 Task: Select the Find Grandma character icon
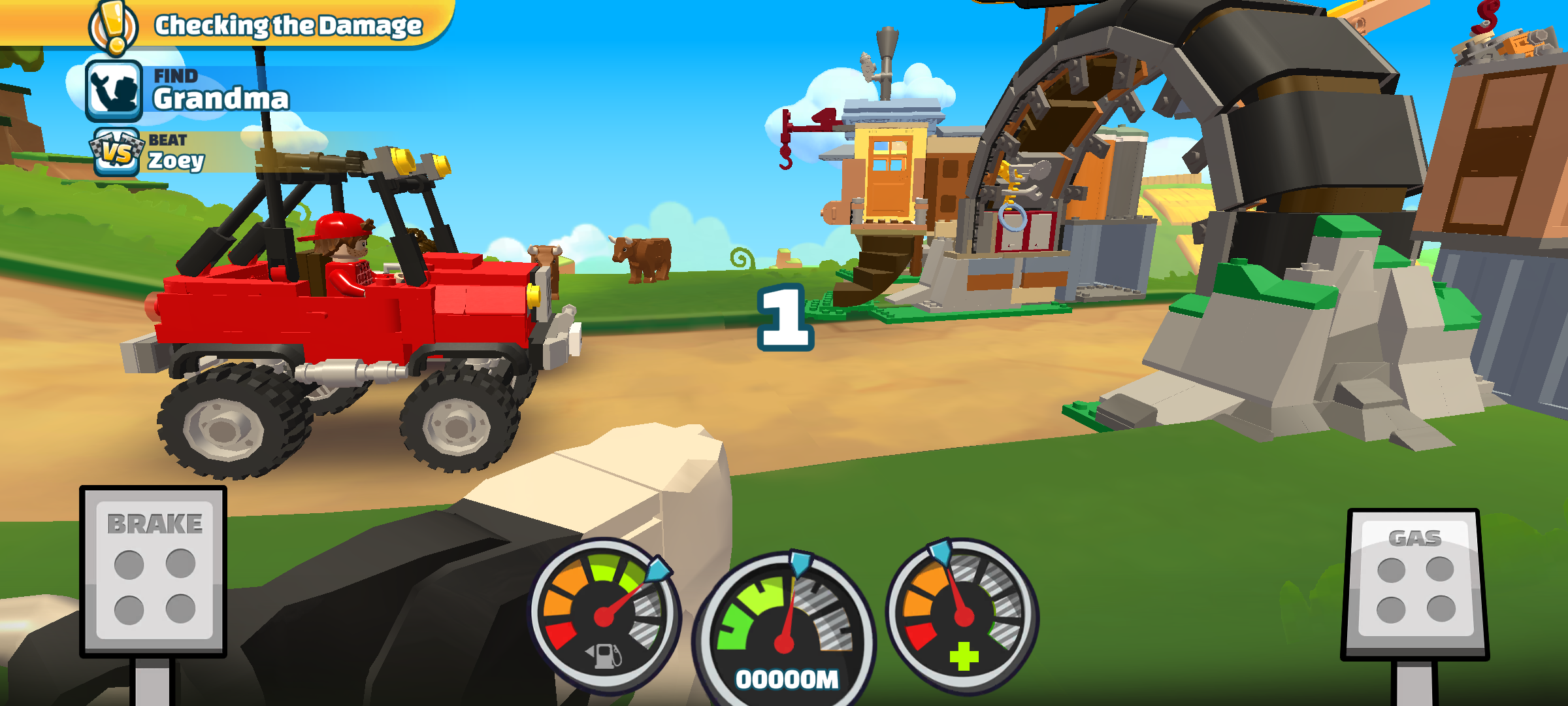114,92
